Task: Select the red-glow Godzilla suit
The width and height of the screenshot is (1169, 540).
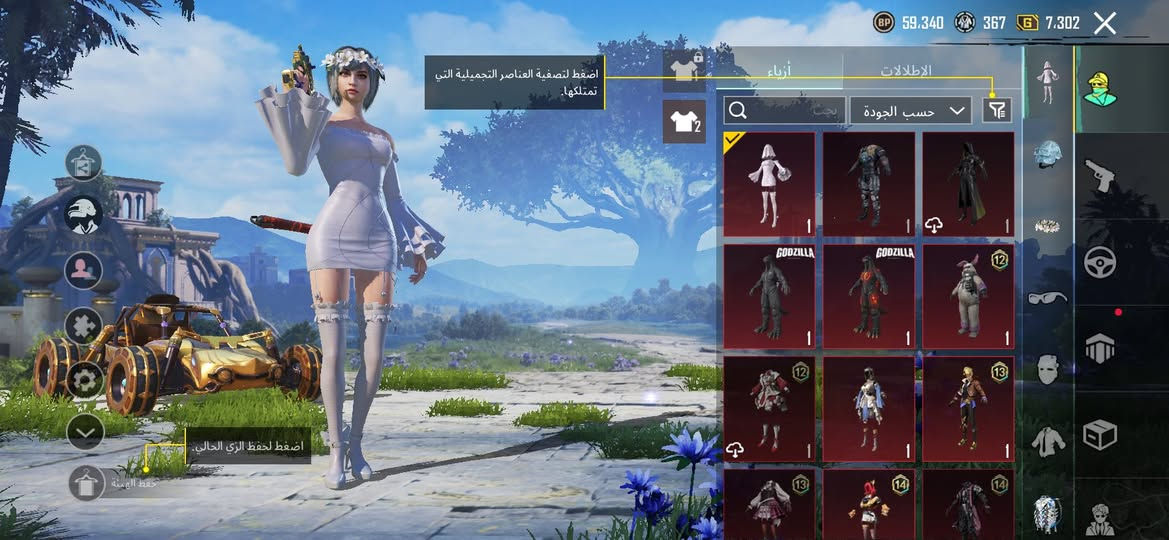Action: [x=868, y=296]
